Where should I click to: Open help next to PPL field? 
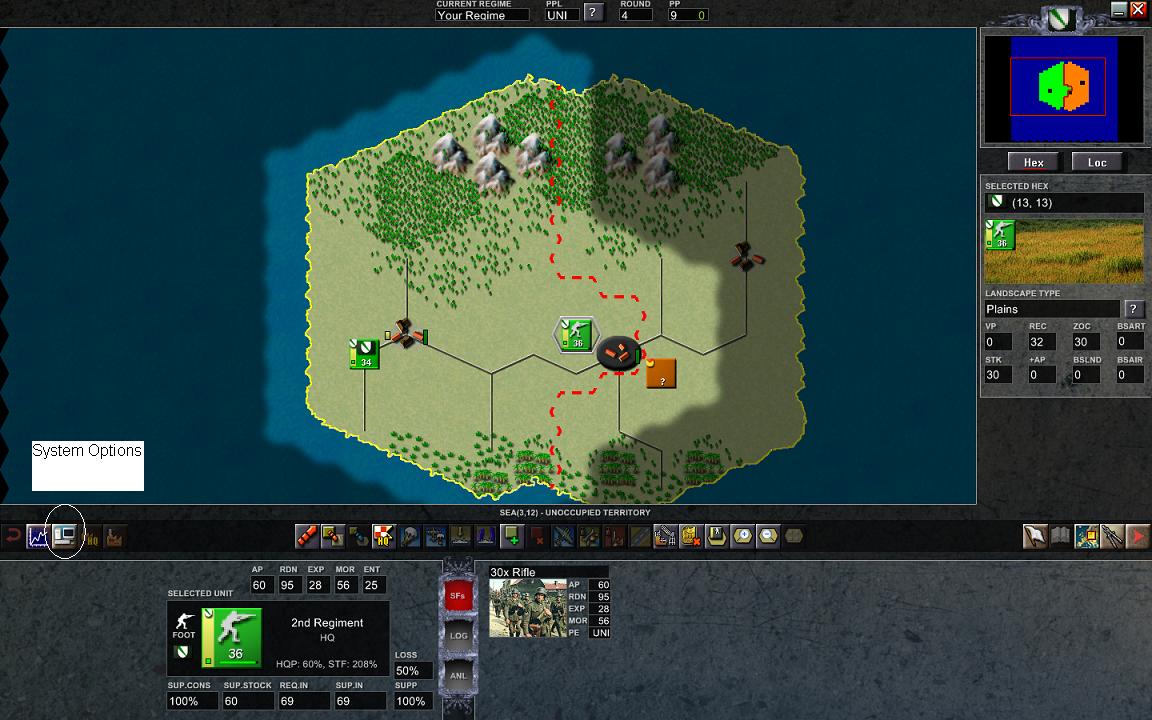point(593,12)
